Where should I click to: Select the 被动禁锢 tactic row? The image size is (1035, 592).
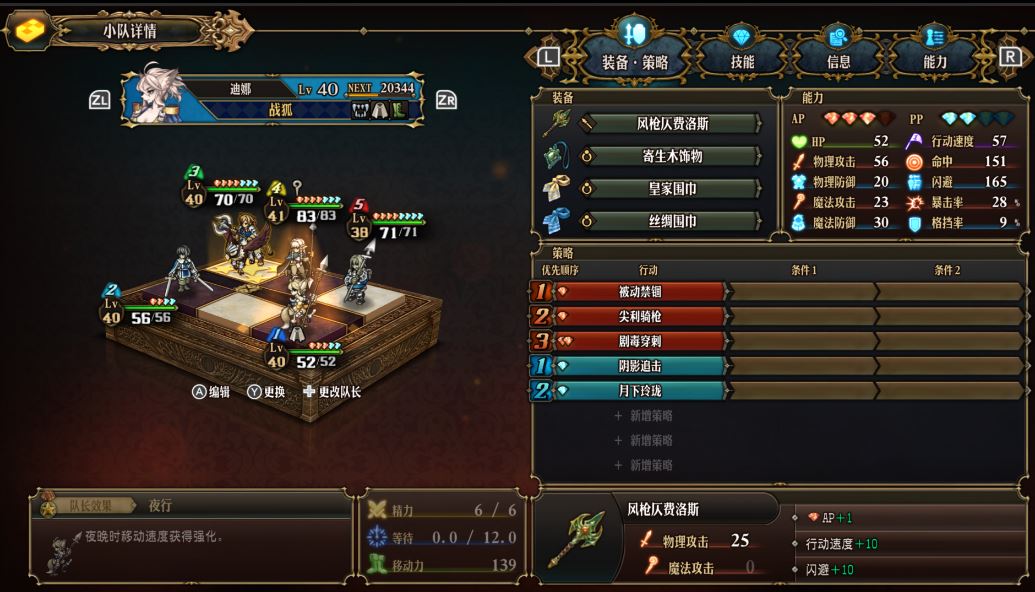tap(640, 292)
